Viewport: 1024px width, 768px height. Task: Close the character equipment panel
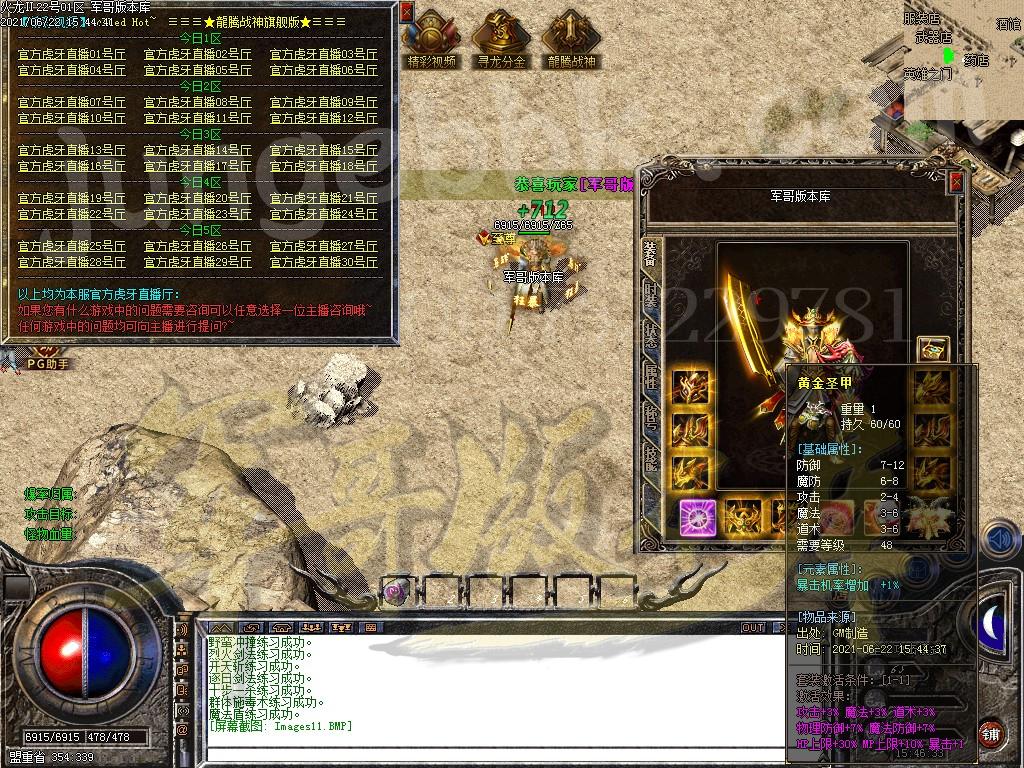point(956,181)
